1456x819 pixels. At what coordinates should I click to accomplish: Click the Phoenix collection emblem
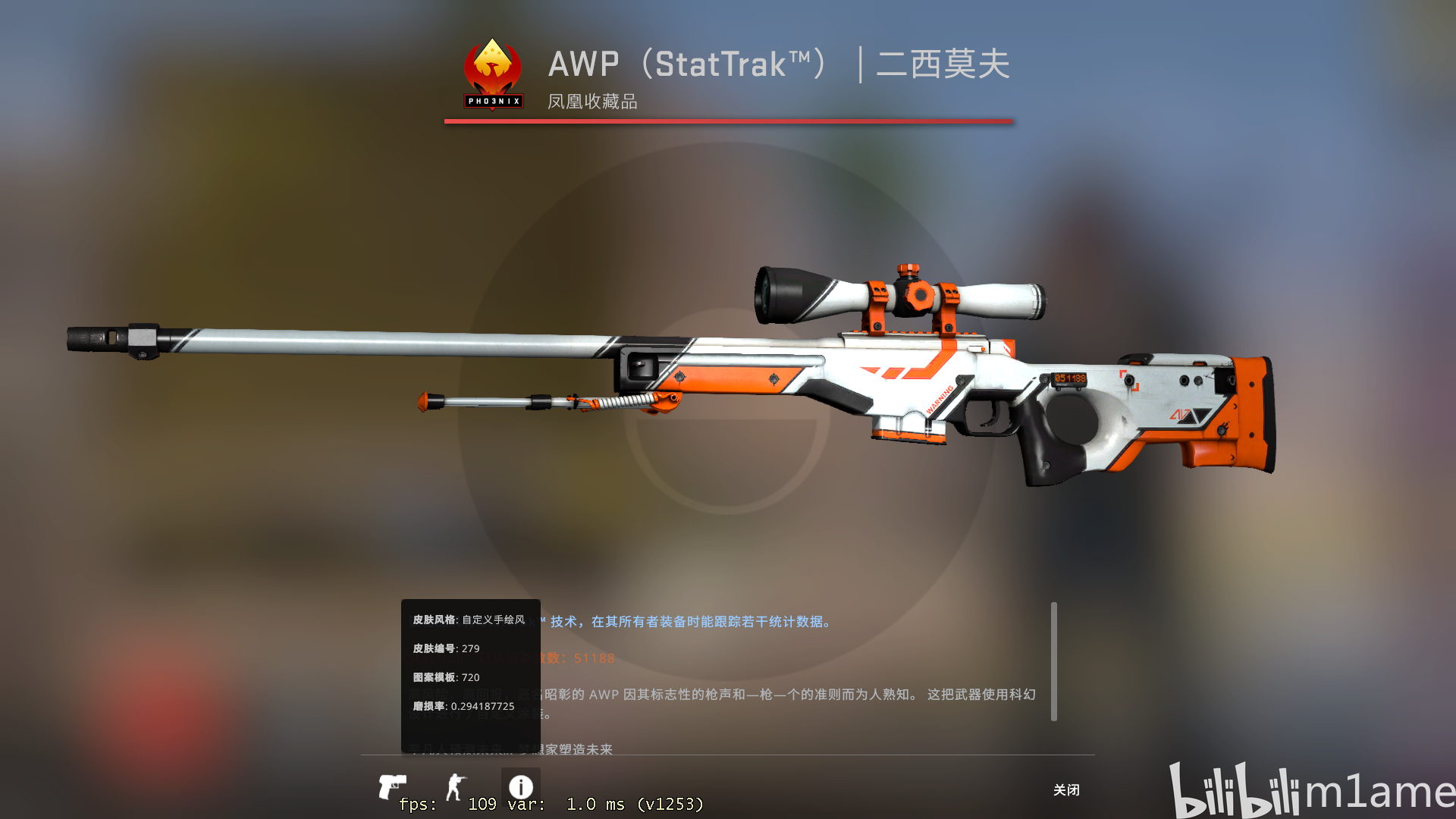click(x=494, y=68)
